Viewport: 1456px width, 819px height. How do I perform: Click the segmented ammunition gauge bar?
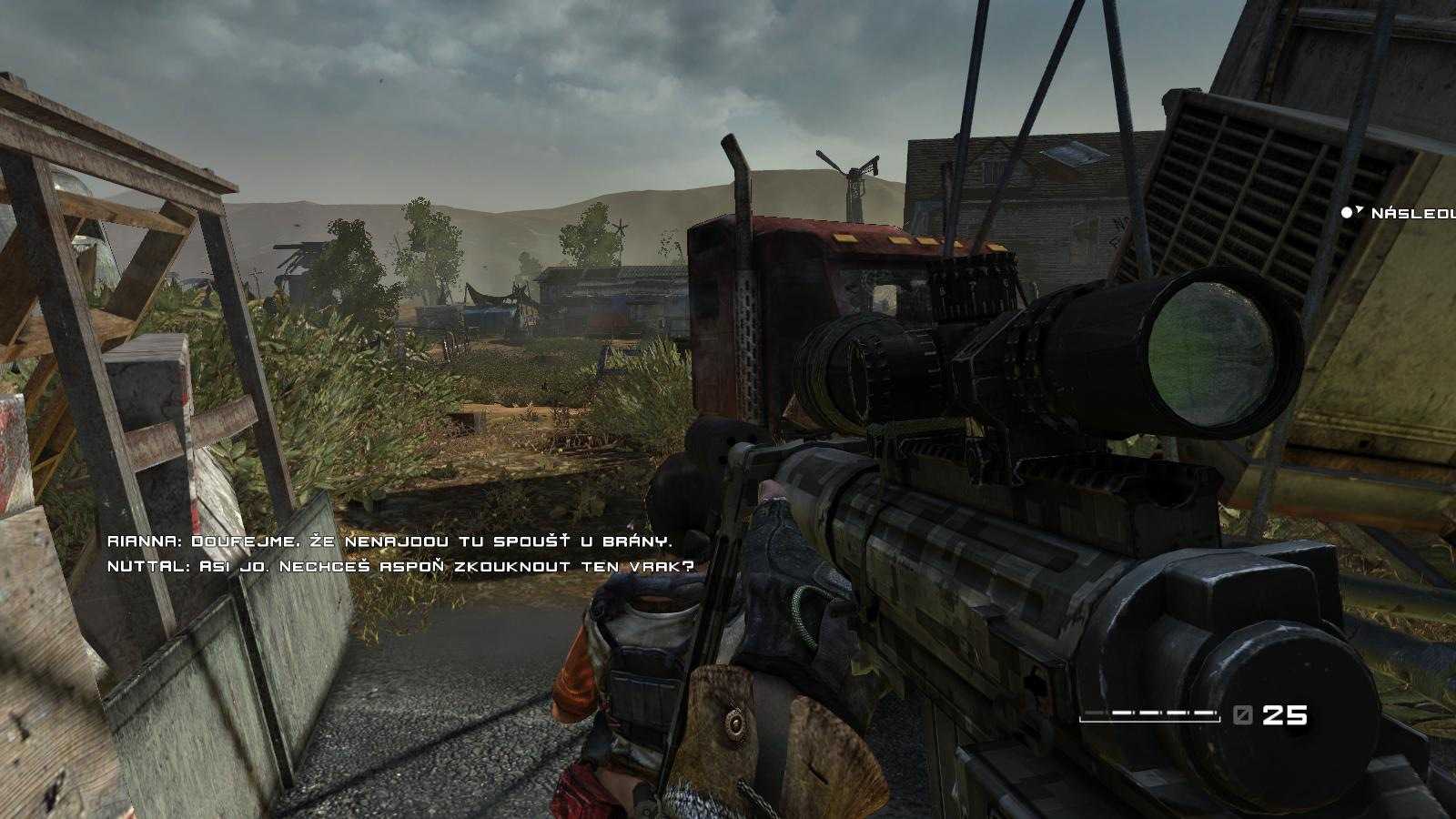(x=1151, y=715)
